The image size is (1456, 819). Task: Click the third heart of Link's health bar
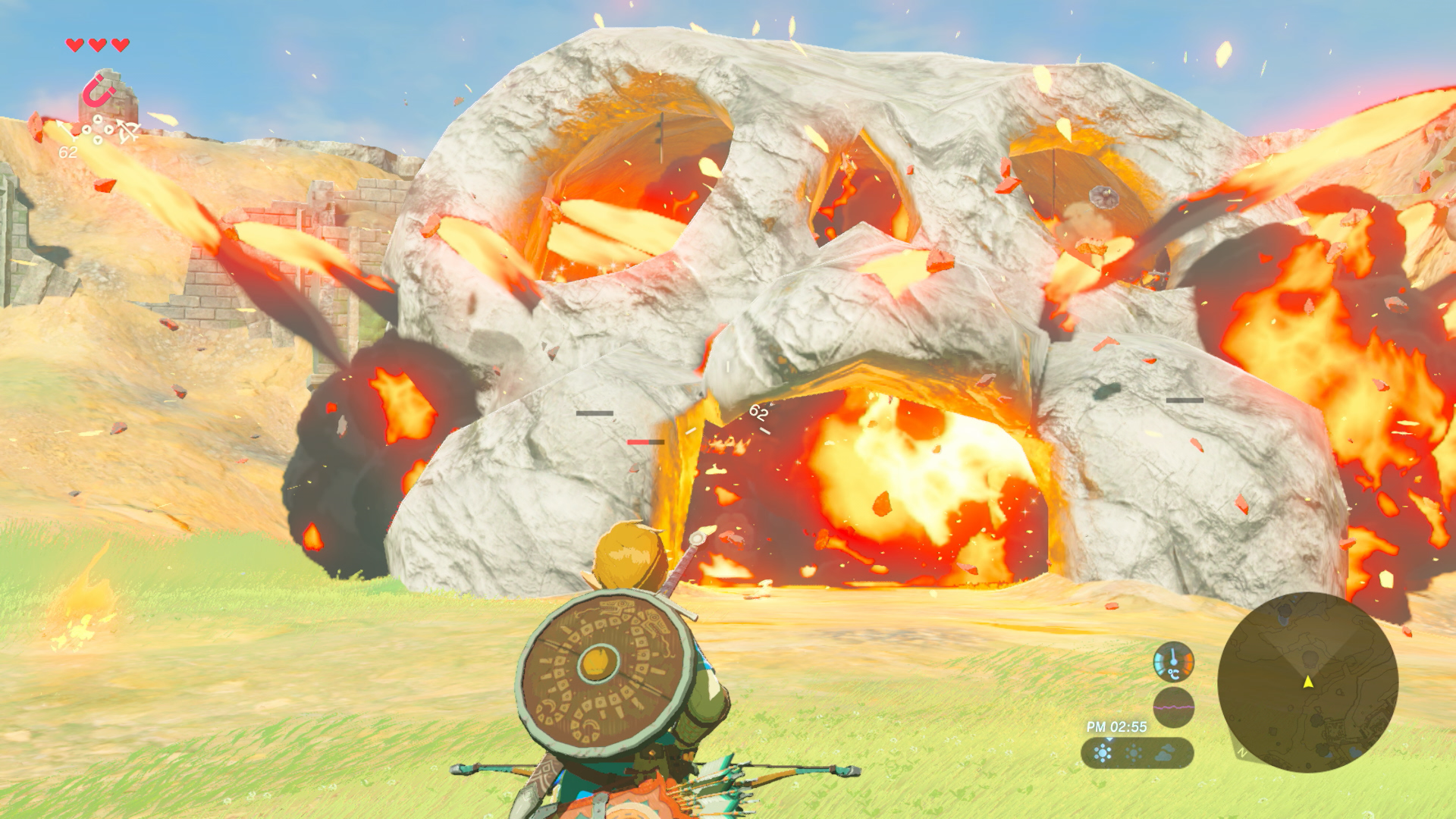pos(118,44)
